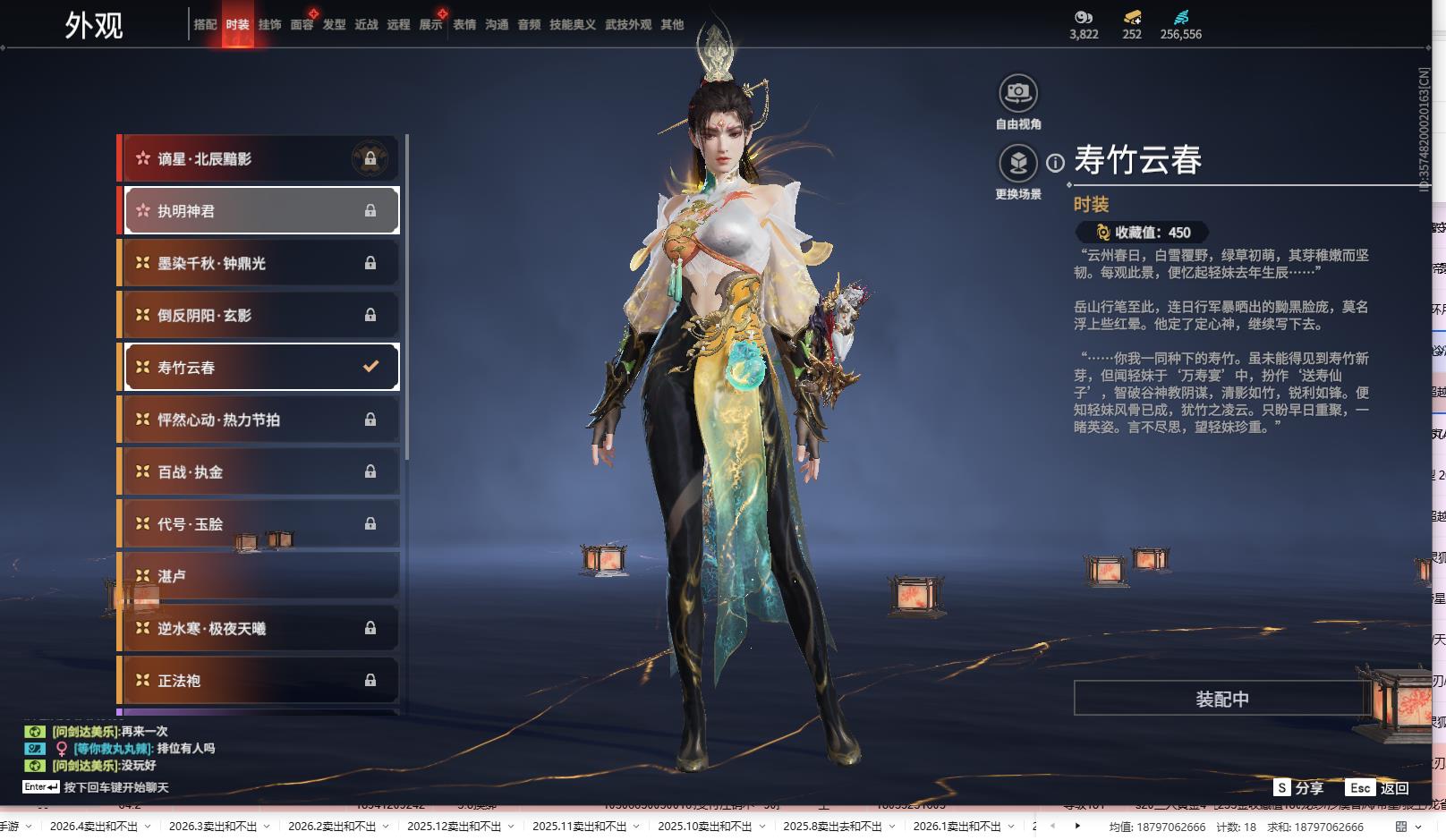Switch to the 其他 tab
The image size is (1446, 840).
pyautogui.click(x=672, y=25)
